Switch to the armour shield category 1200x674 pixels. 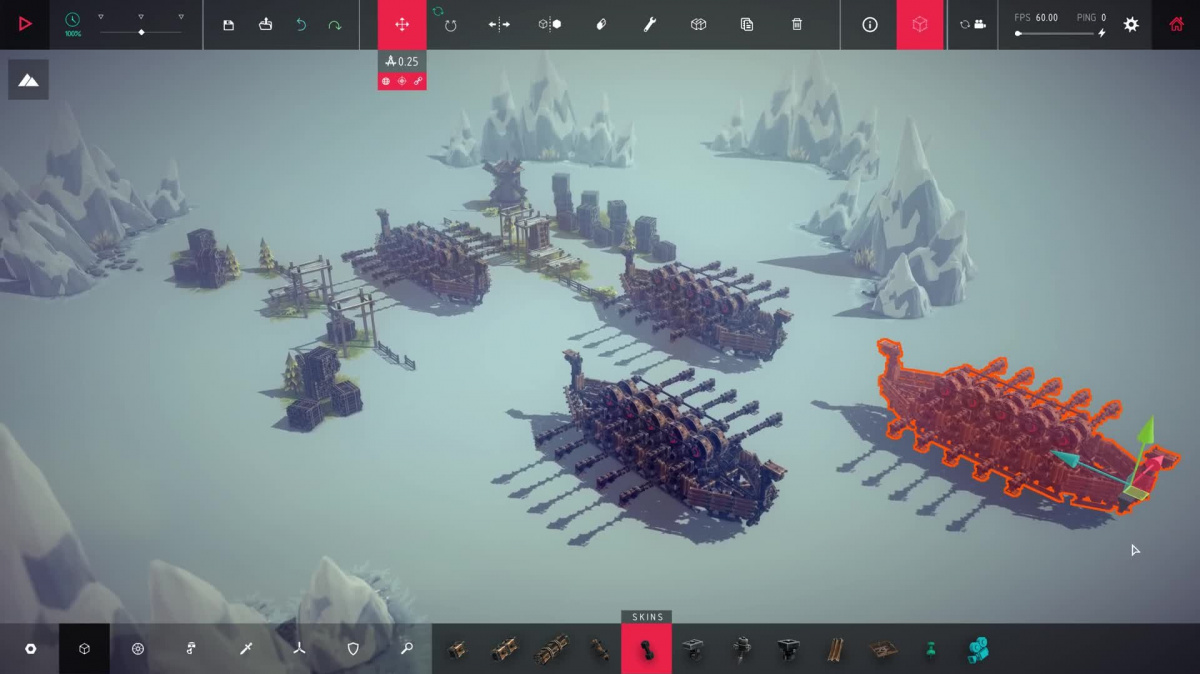(x=353, y=649)
